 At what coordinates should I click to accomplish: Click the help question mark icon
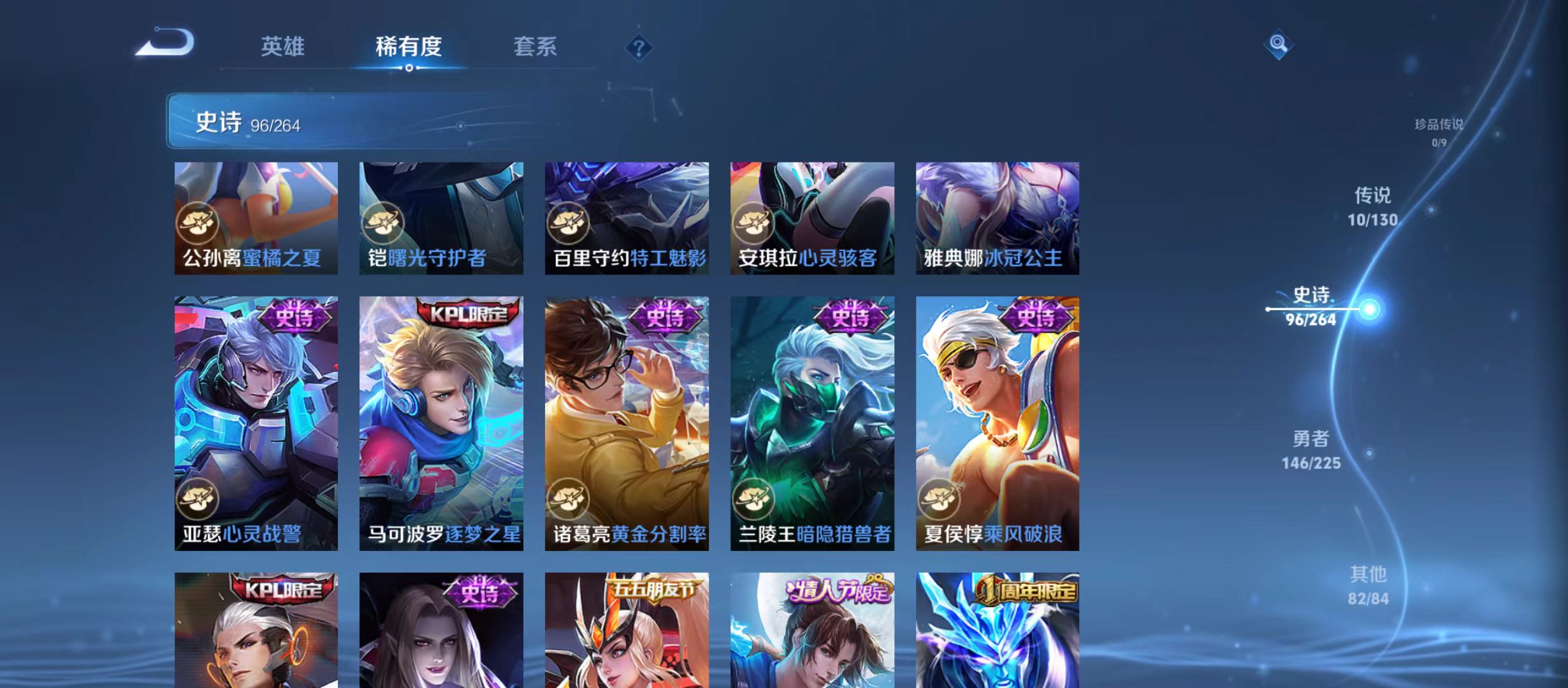coord(639,47)
